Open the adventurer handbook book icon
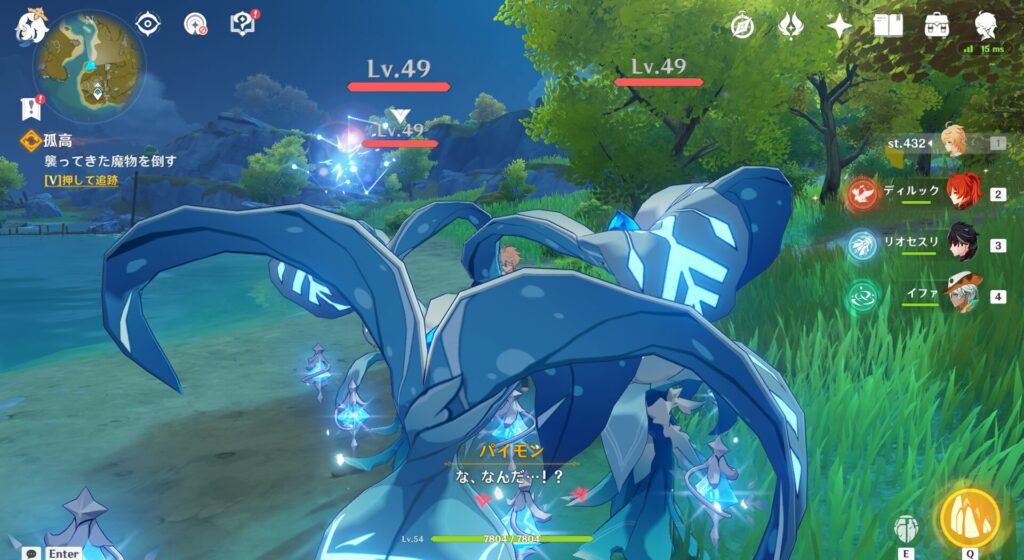The image size is (1024, 560). [888, 26]
